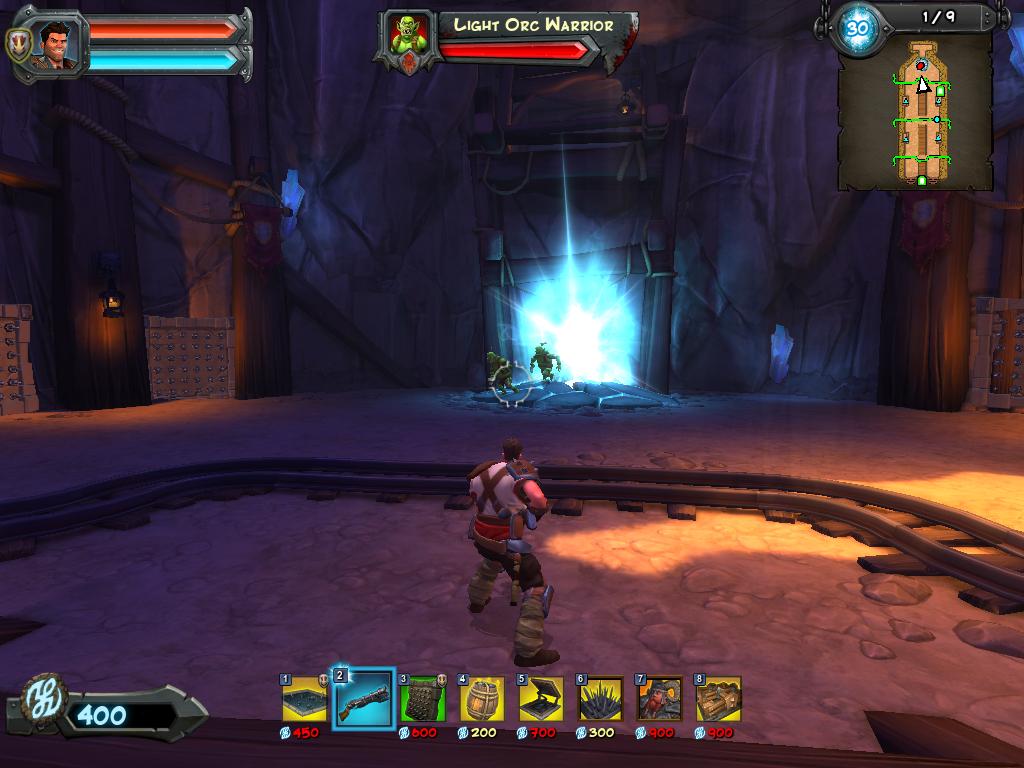Select the floor trap in slot 1
Image resolution: width=1024 pixels, height=768 pixels.
click(304, 699)
